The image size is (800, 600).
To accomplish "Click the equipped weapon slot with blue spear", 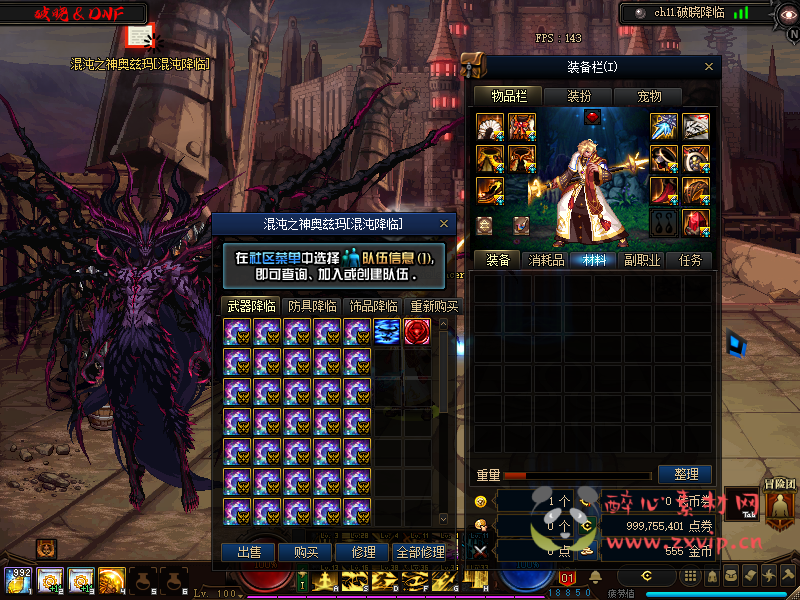I will pos(664,126).
